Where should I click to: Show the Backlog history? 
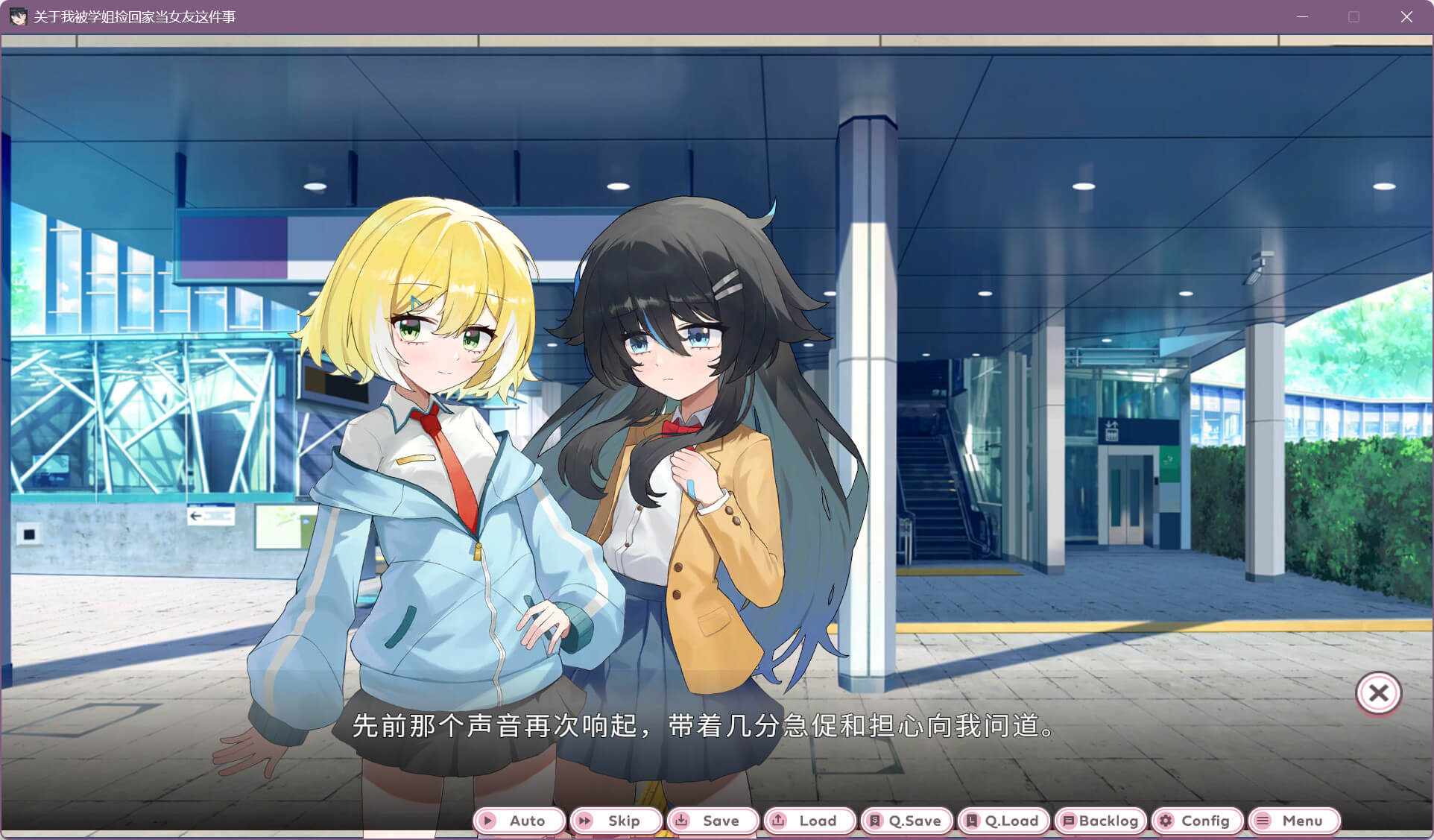click(1100, 821)
